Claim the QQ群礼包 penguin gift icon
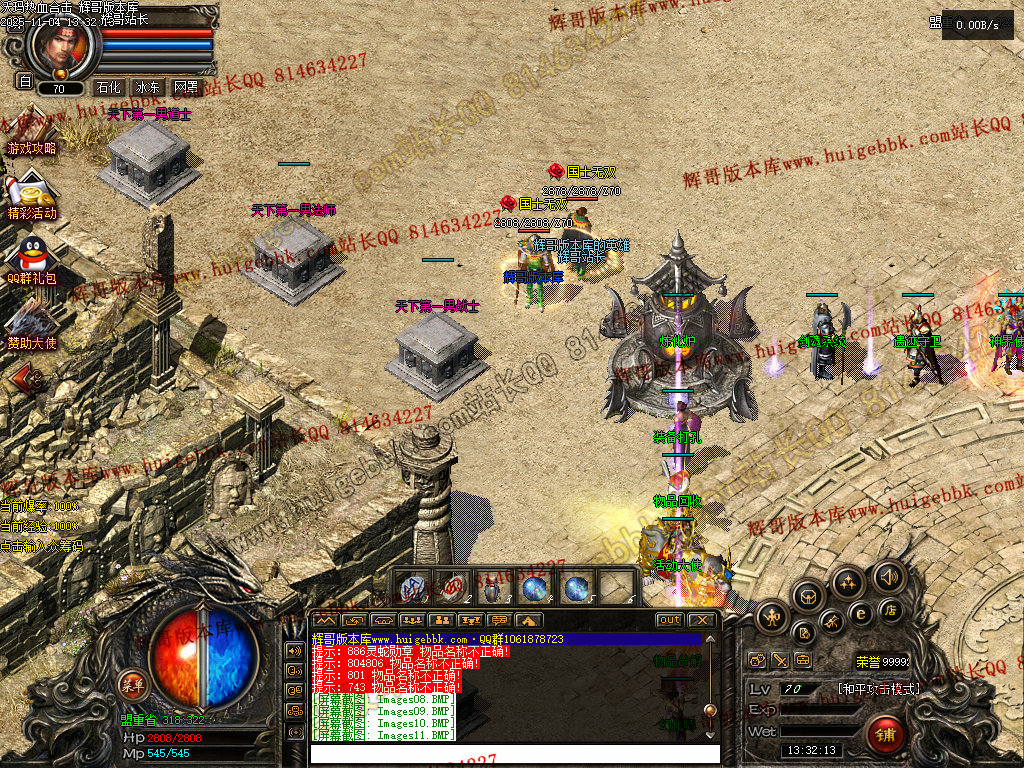 coord(32,257)
